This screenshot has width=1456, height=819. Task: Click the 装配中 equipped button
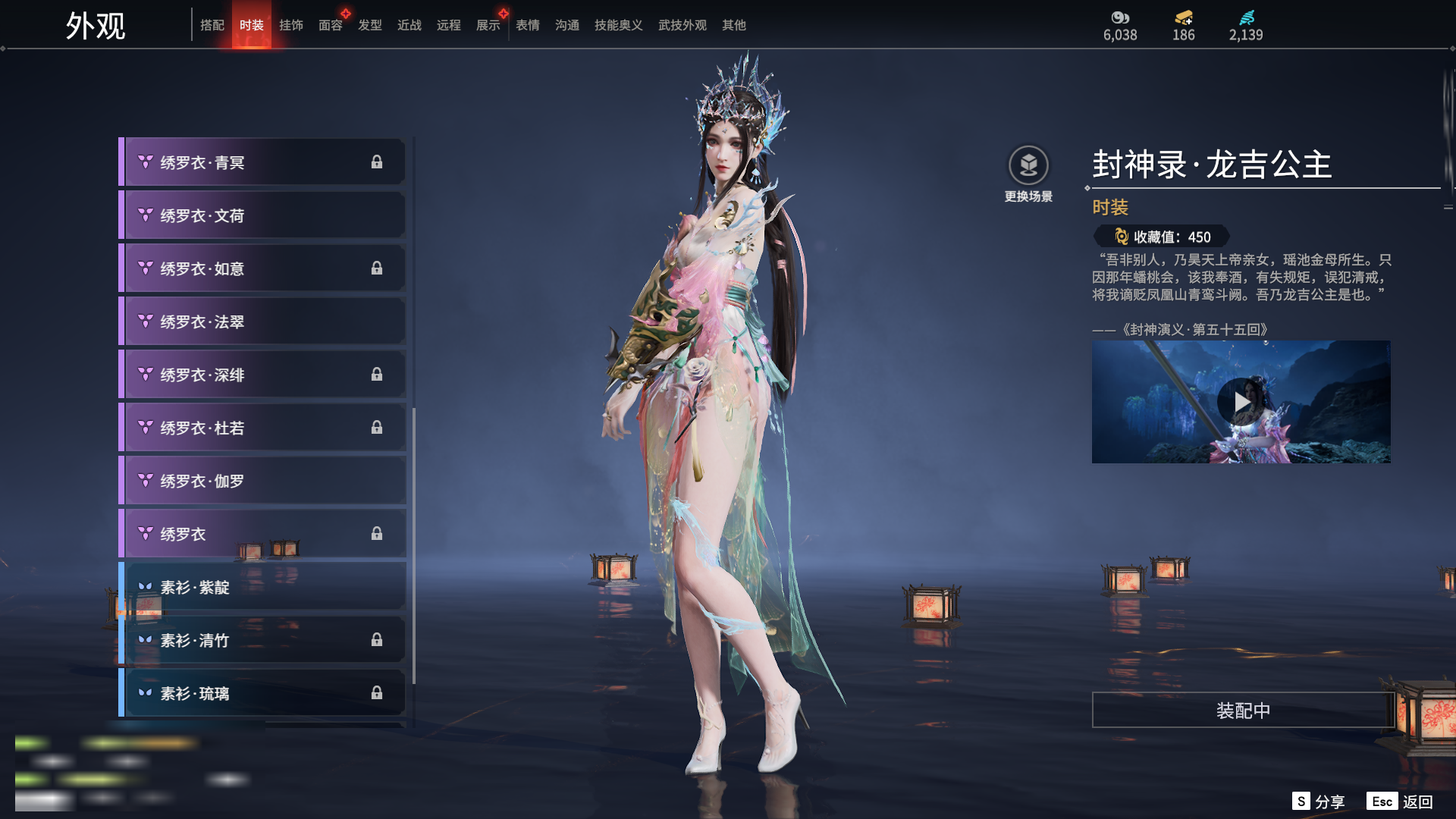point(1242,711)
